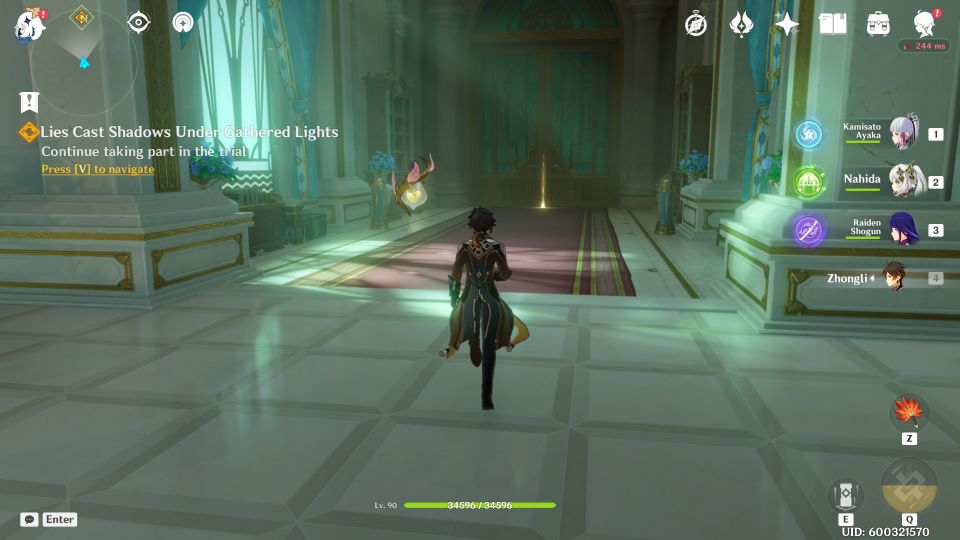Select the Lies Cast Shadows quest tracker
960x540 pixels.
click(x=189, y=132)
